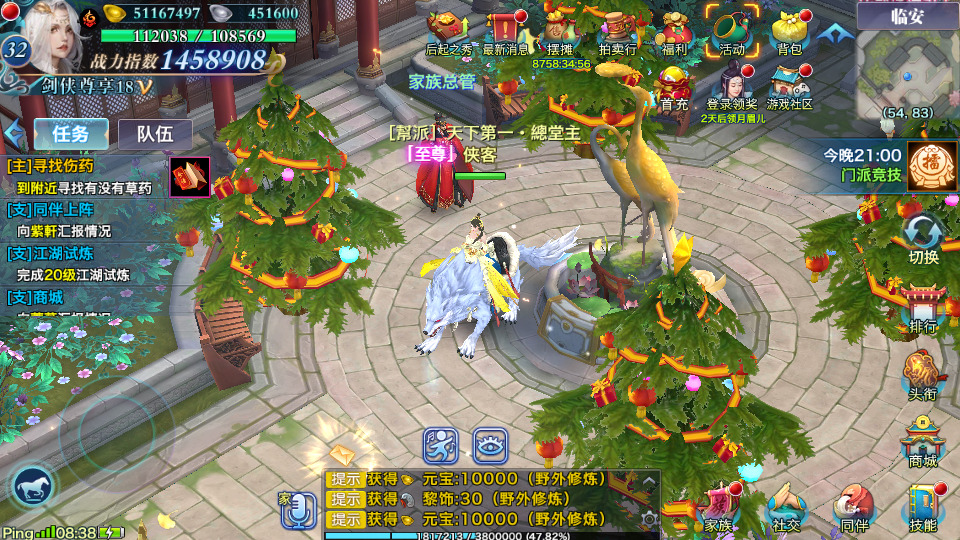Open the 技能 skills menu
Viewport: 960px width, 540px height.
click(x=923, y=508)
